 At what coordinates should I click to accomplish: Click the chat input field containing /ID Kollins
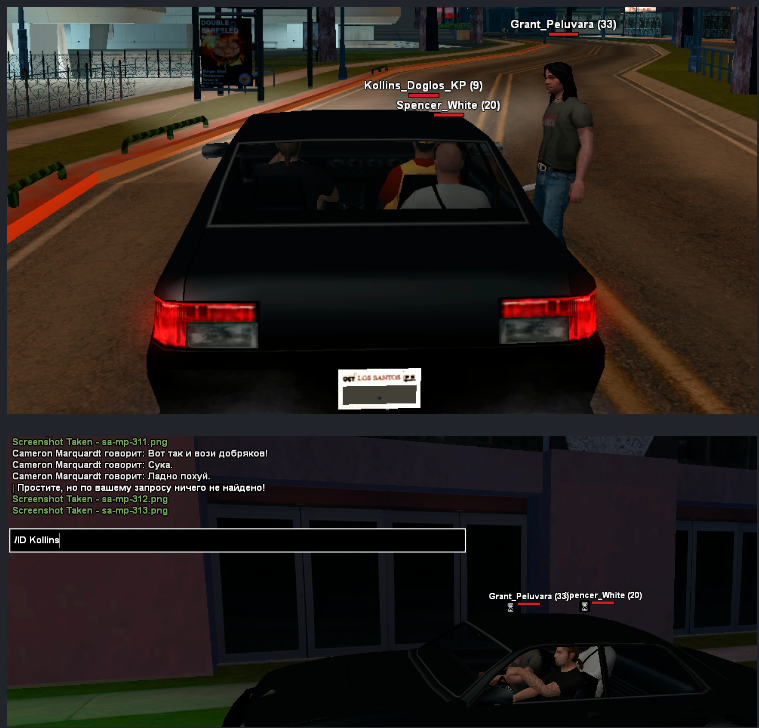(238, 540)
